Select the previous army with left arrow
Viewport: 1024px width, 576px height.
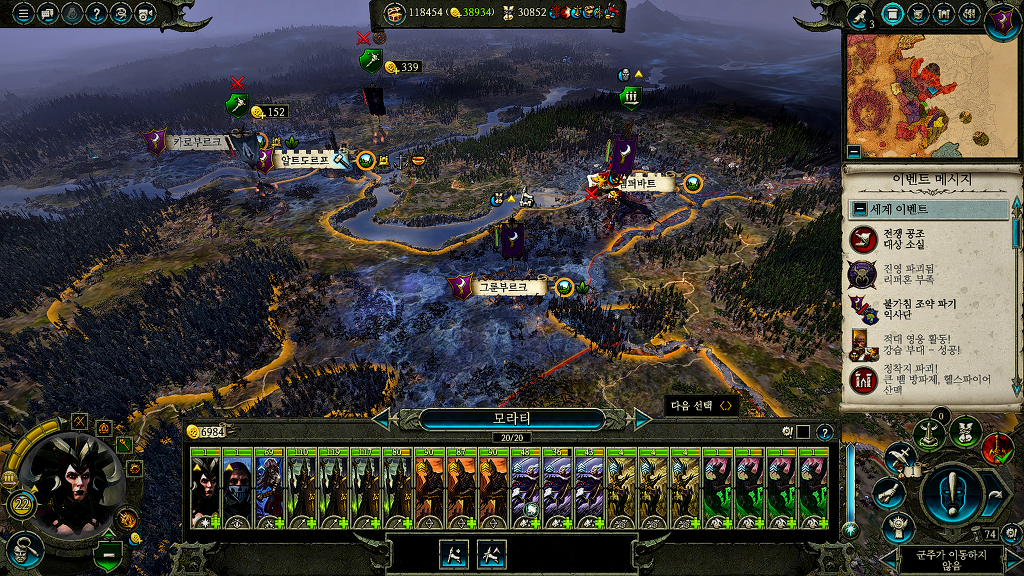pyautogui.click(x=381, y=419)
